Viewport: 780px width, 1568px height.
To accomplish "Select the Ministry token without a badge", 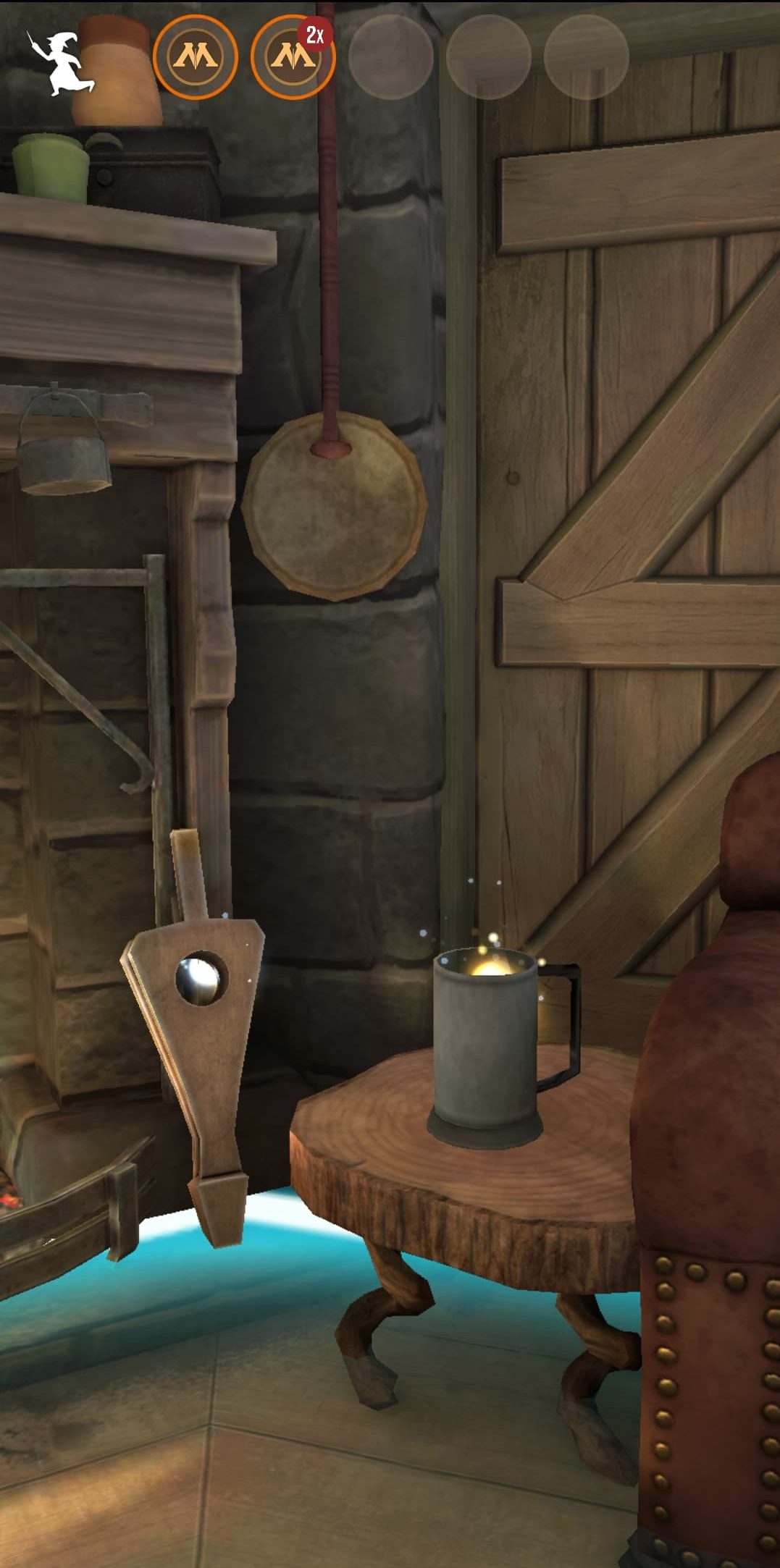I will (195, 57).
